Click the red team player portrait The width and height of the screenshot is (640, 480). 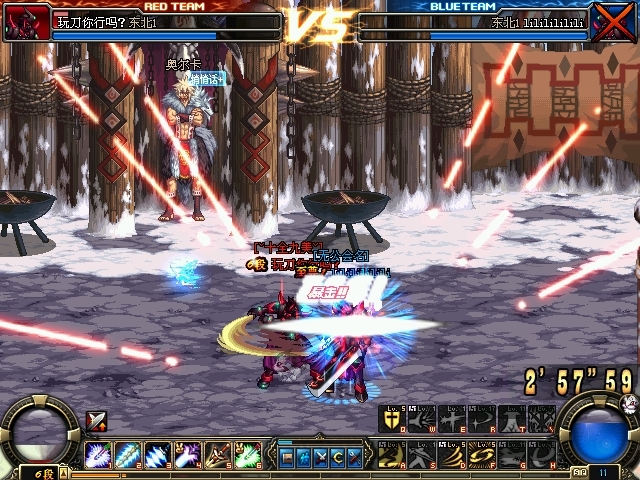[x=27, y=21]
